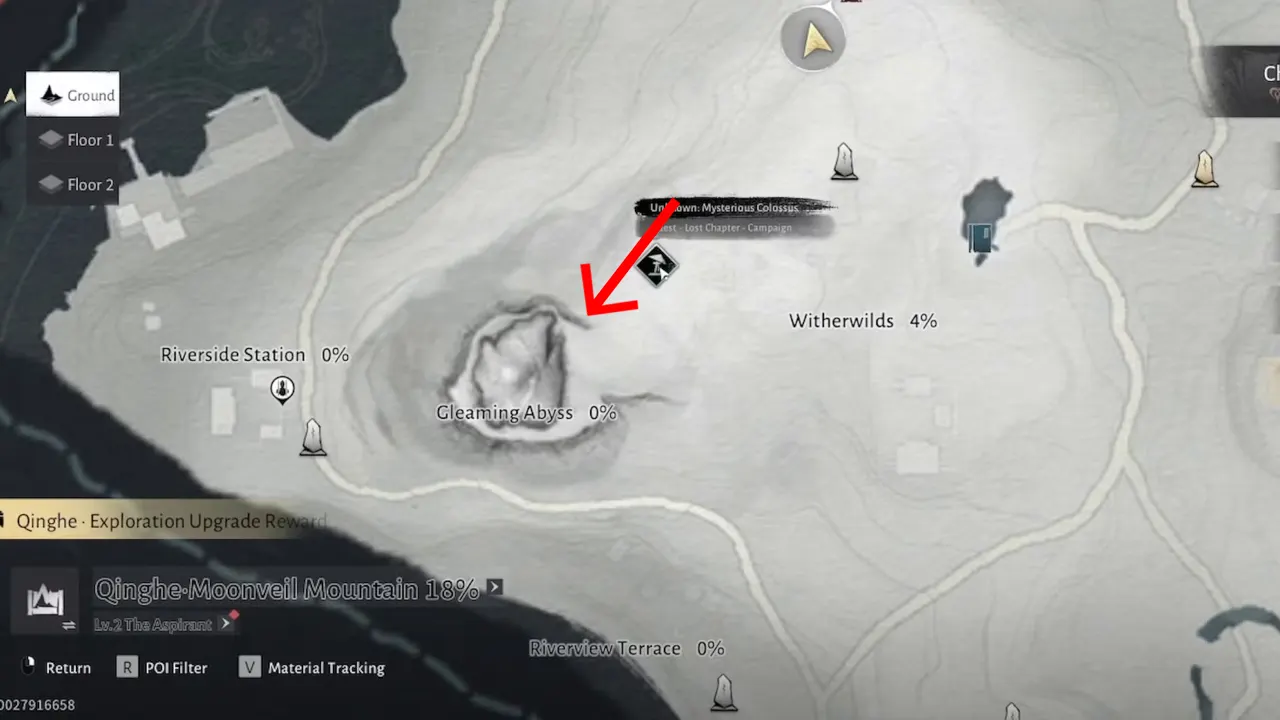This screenshot has height=720, width=1280.
Task: Select the Ground layer view
Action: coord(72,95)
